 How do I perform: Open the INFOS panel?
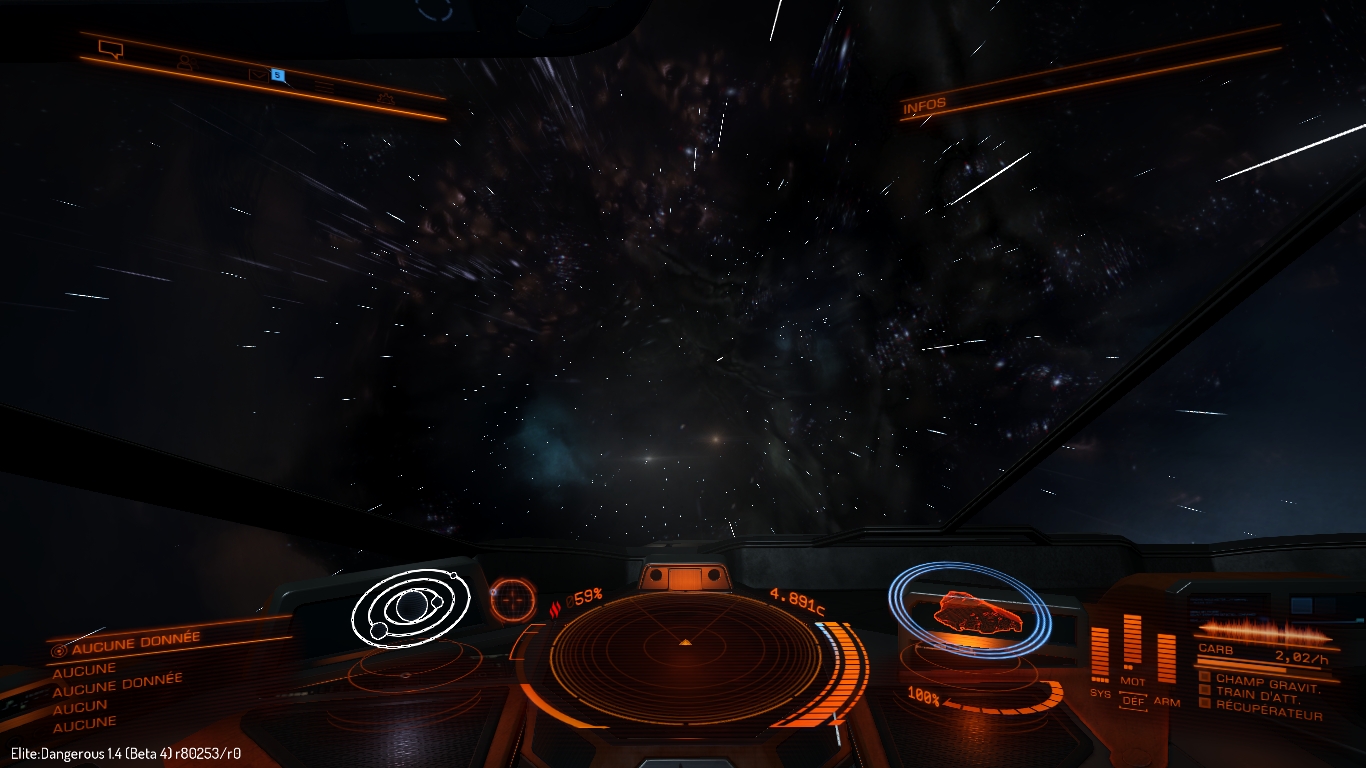(x=924, y=106)
